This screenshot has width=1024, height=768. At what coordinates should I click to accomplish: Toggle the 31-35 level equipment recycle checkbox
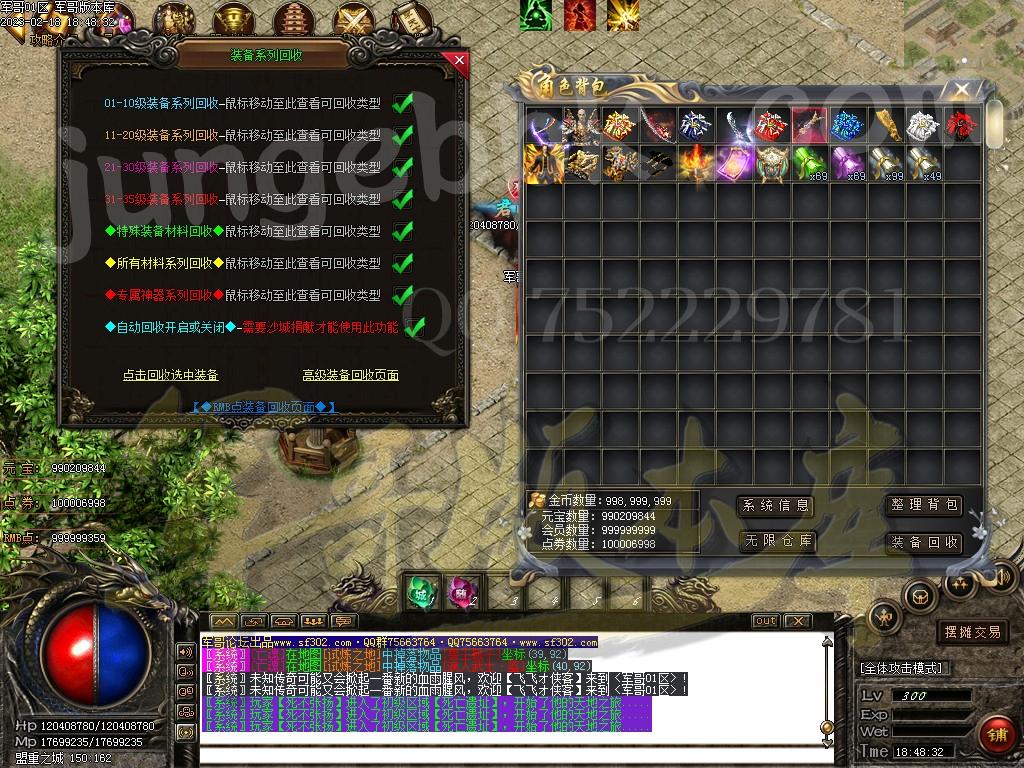[x=403, y=199]
